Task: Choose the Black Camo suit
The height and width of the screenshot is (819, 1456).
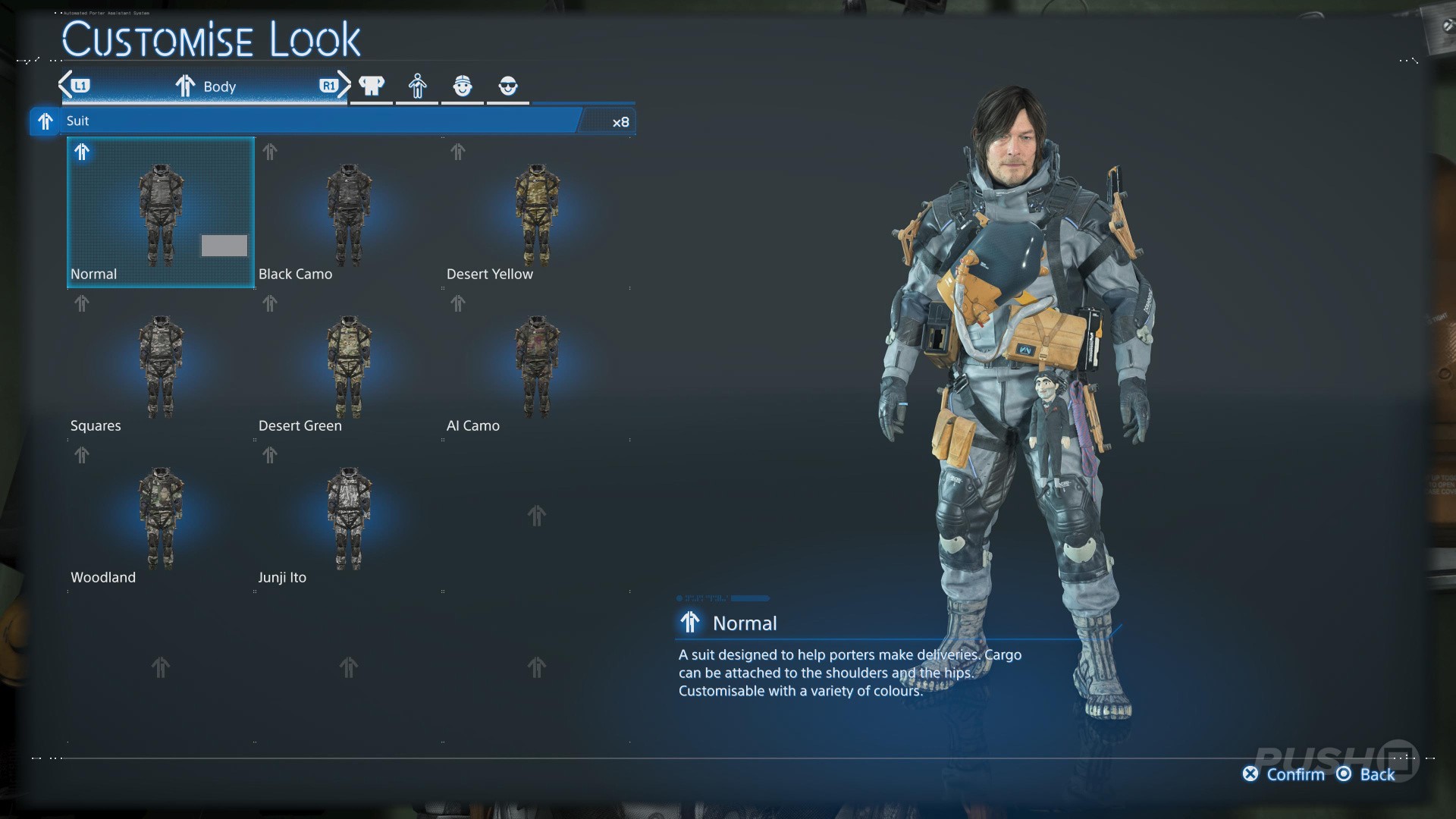Action: (348, 212)
